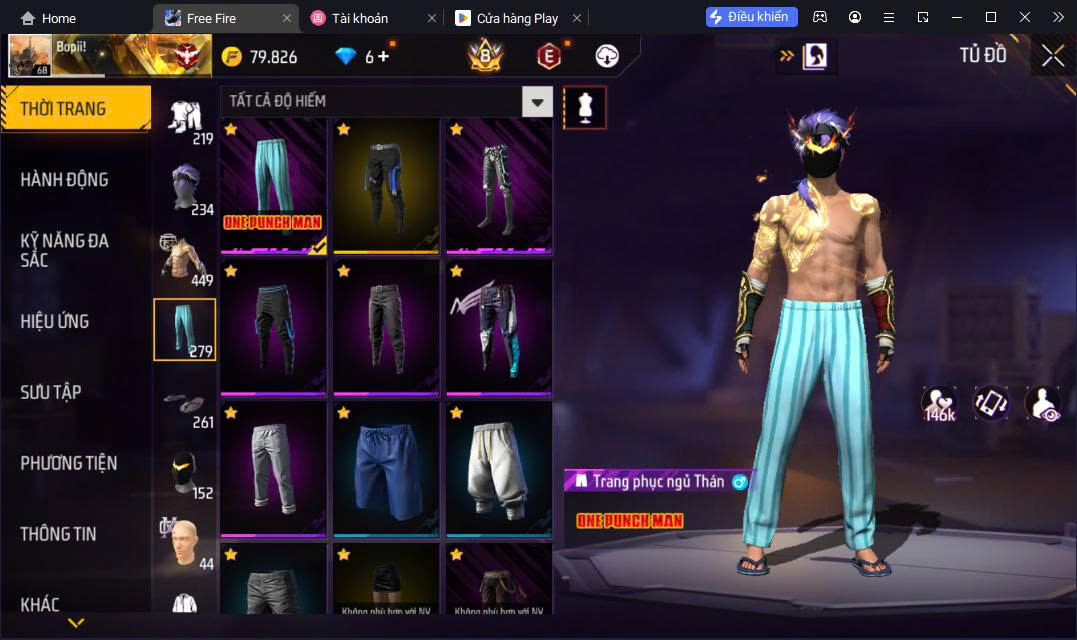Open the Điều khiển controls button
This screenshot has height=640, width=1077.
point(751,17)
